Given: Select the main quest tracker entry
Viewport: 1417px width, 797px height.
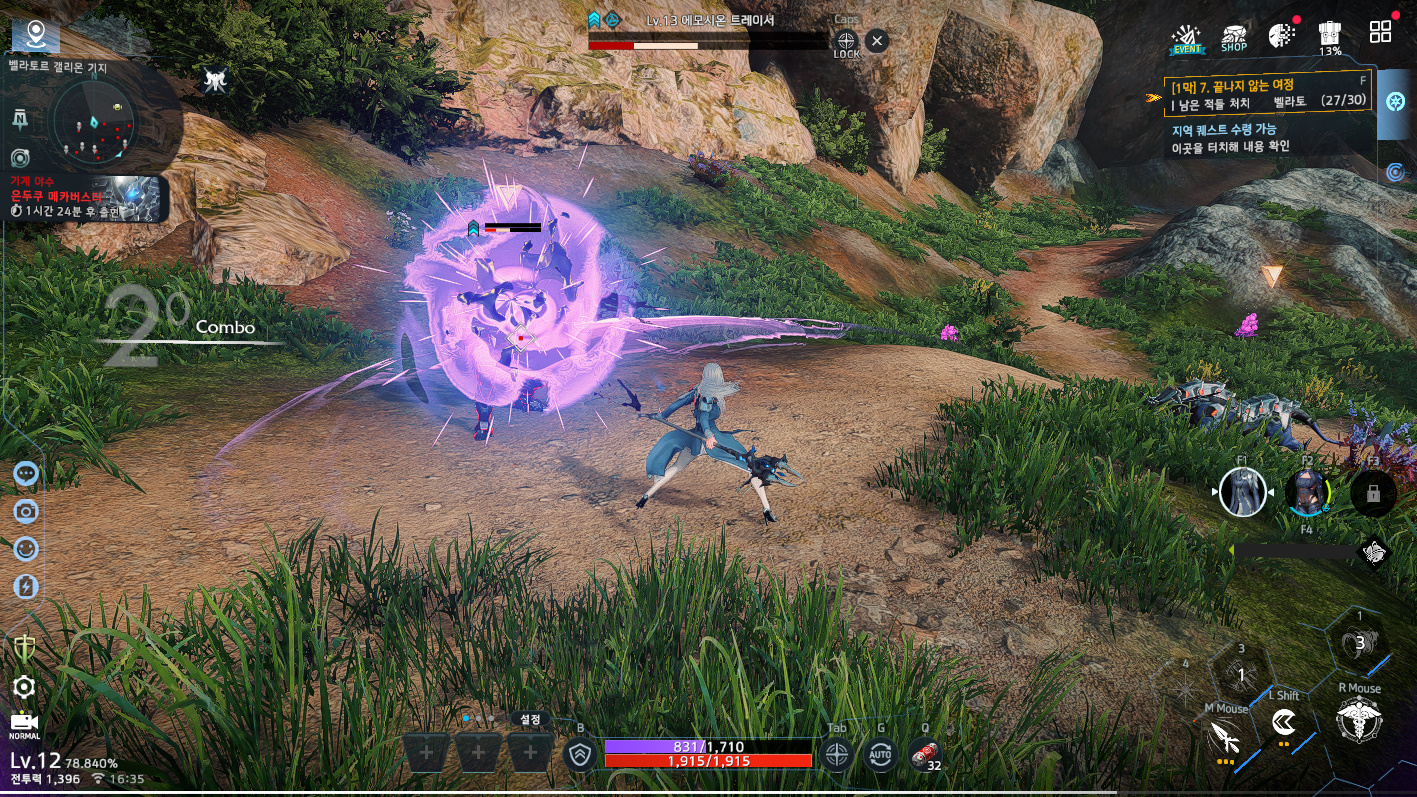Looking at the screenshot, I should (1260, 93).
